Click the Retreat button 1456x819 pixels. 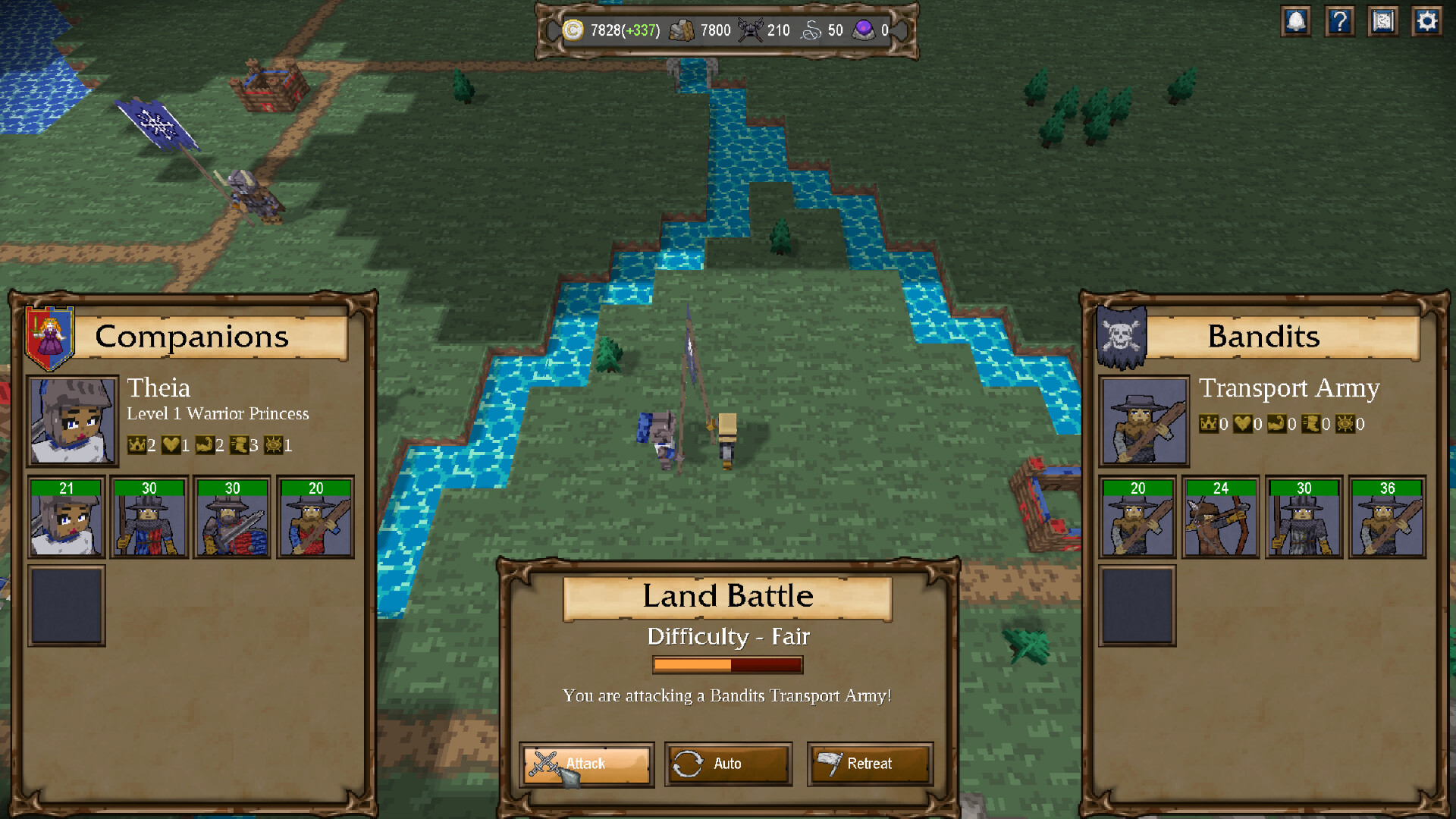871,764
